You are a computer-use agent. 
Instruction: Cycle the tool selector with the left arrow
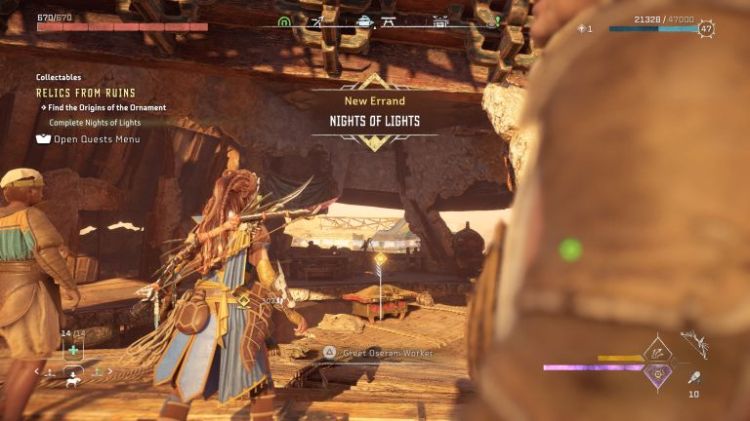[x=38, y=372]
